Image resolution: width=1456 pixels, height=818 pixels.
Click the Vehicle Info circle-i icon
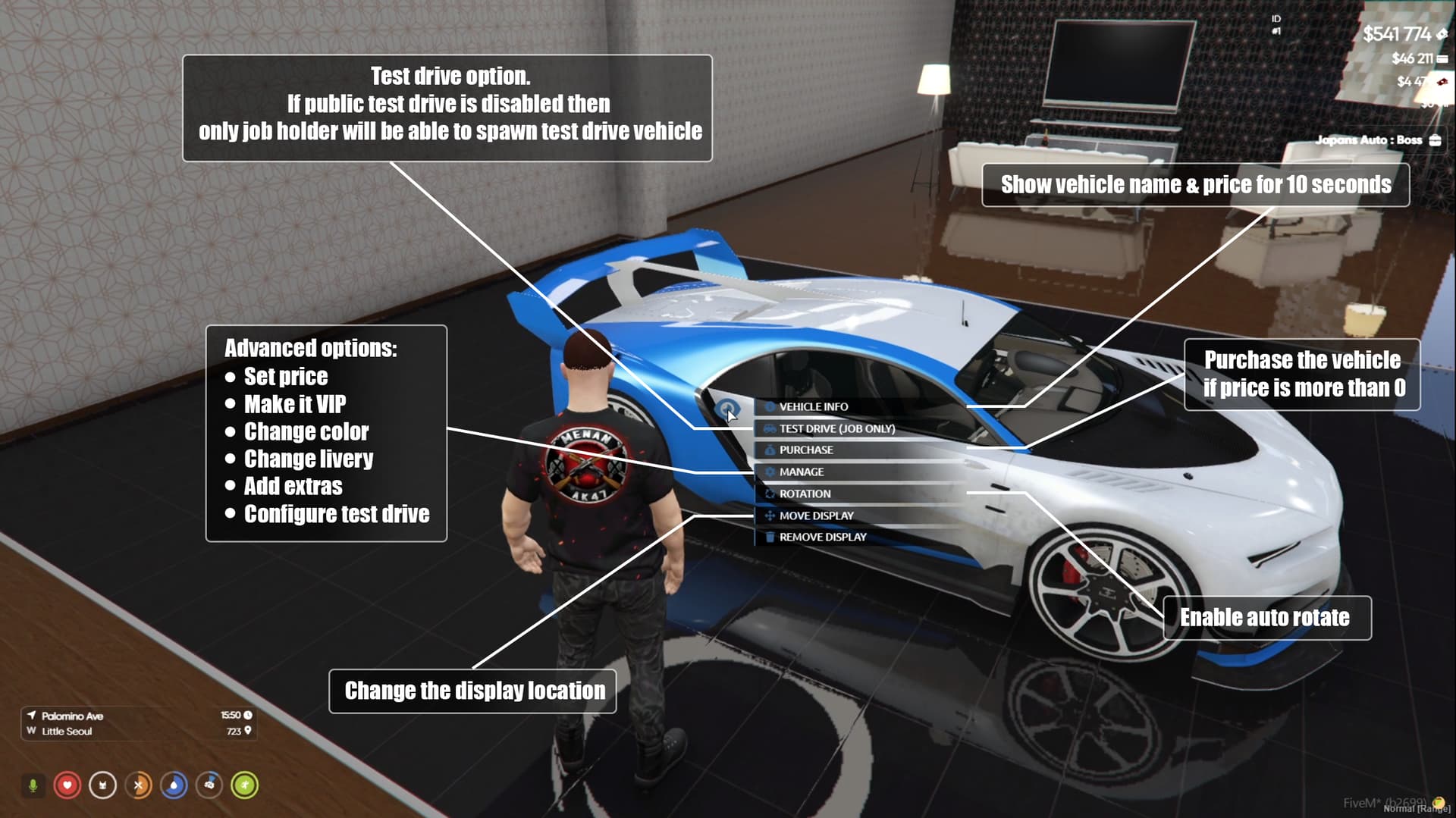(x=769, y=406)
